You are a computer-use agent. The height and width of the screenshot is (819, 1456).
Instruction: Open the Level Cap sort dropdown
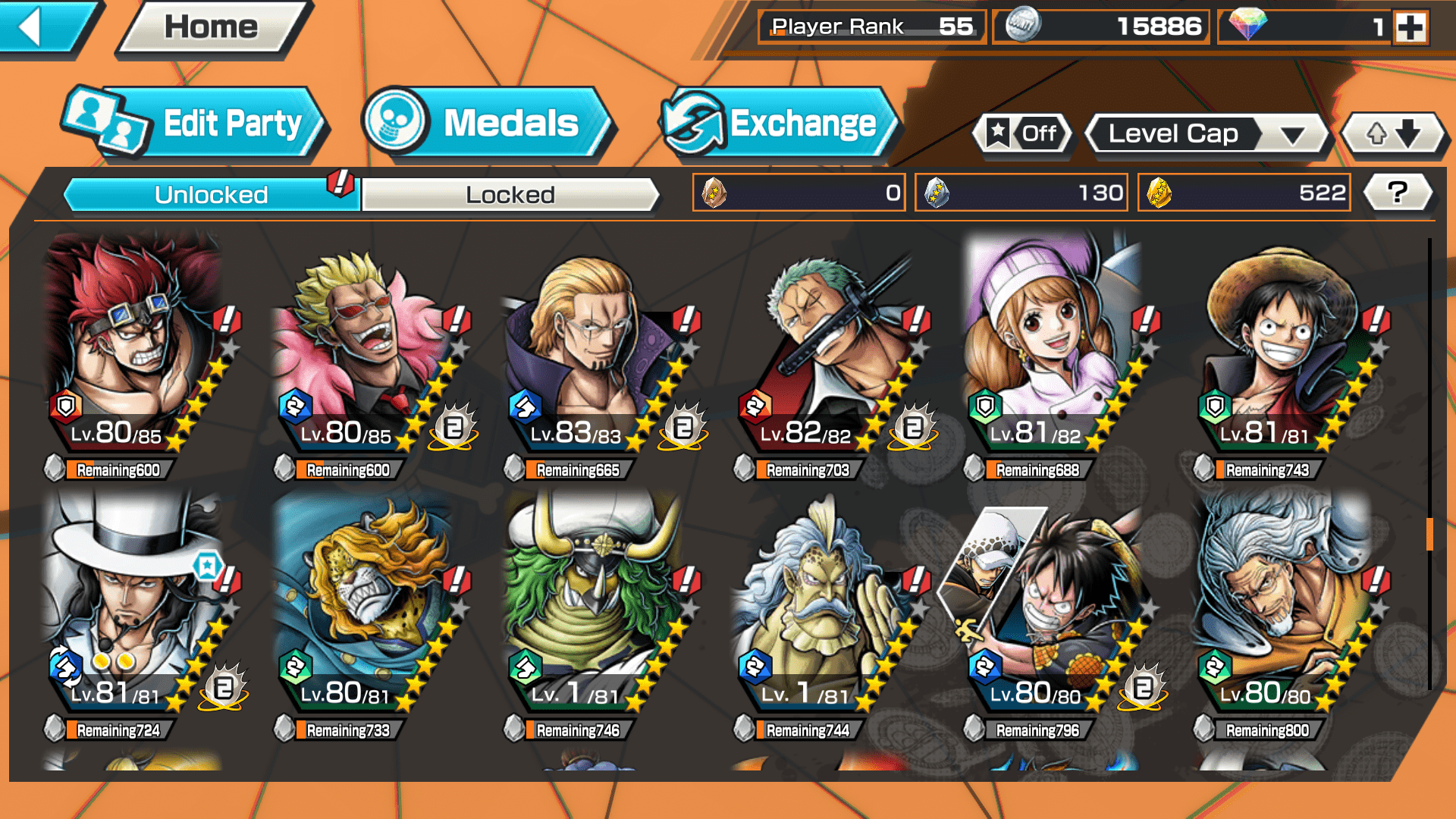(x=1206, y=134)
